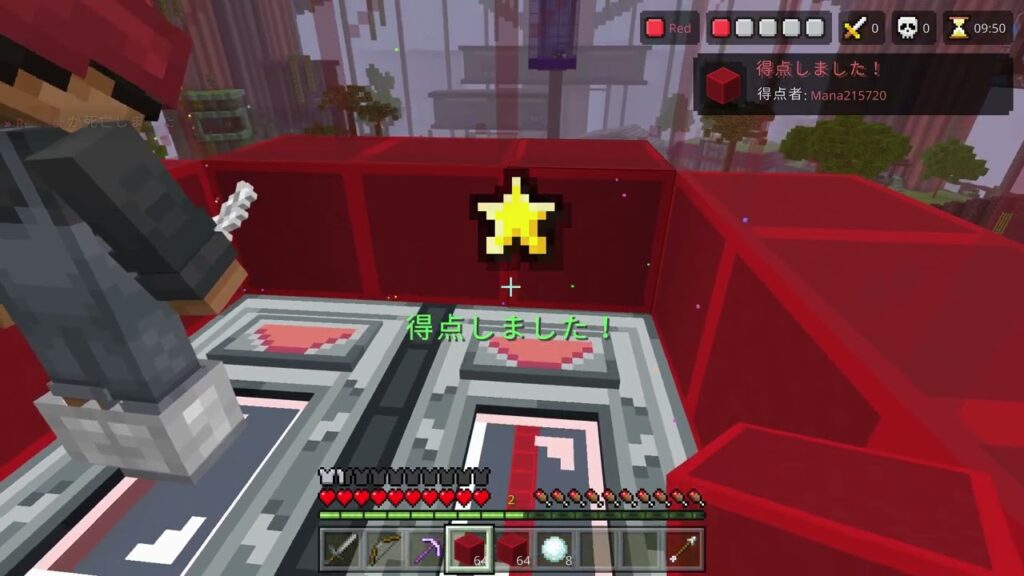This screenshot has width=1024, height=576.
Task: Click the highlighted red block stack
Action: 469,549
